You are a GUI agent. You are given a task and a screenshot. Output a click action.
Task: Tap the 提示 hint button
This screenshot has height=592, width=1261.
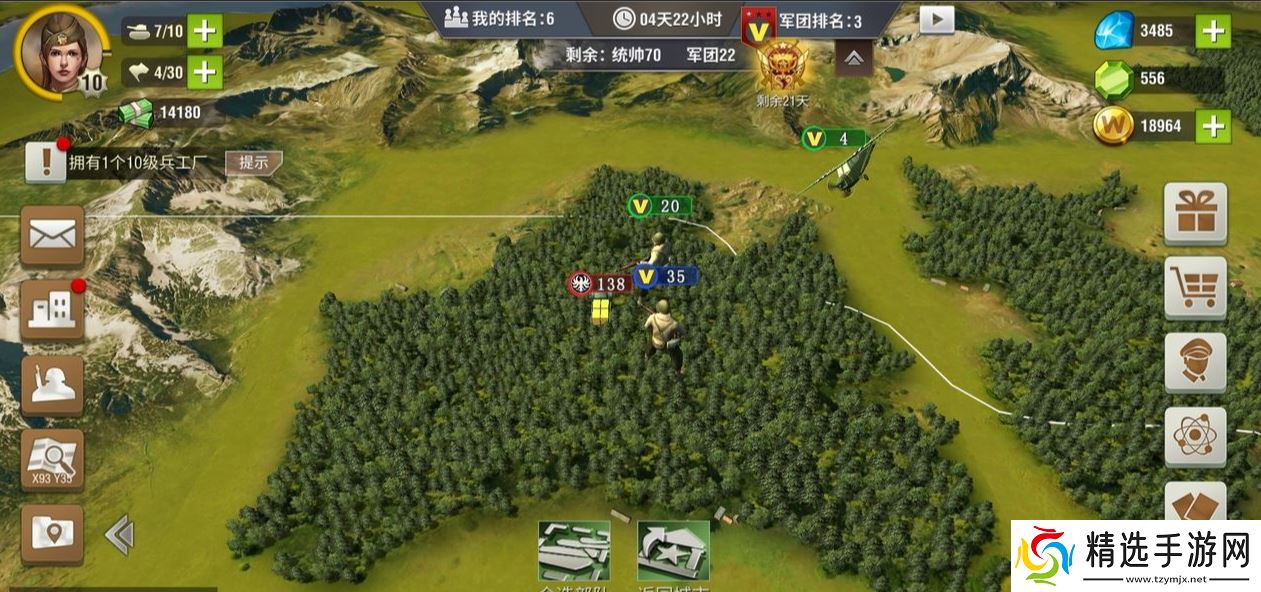pyautogui.click(x=252, y=162)
